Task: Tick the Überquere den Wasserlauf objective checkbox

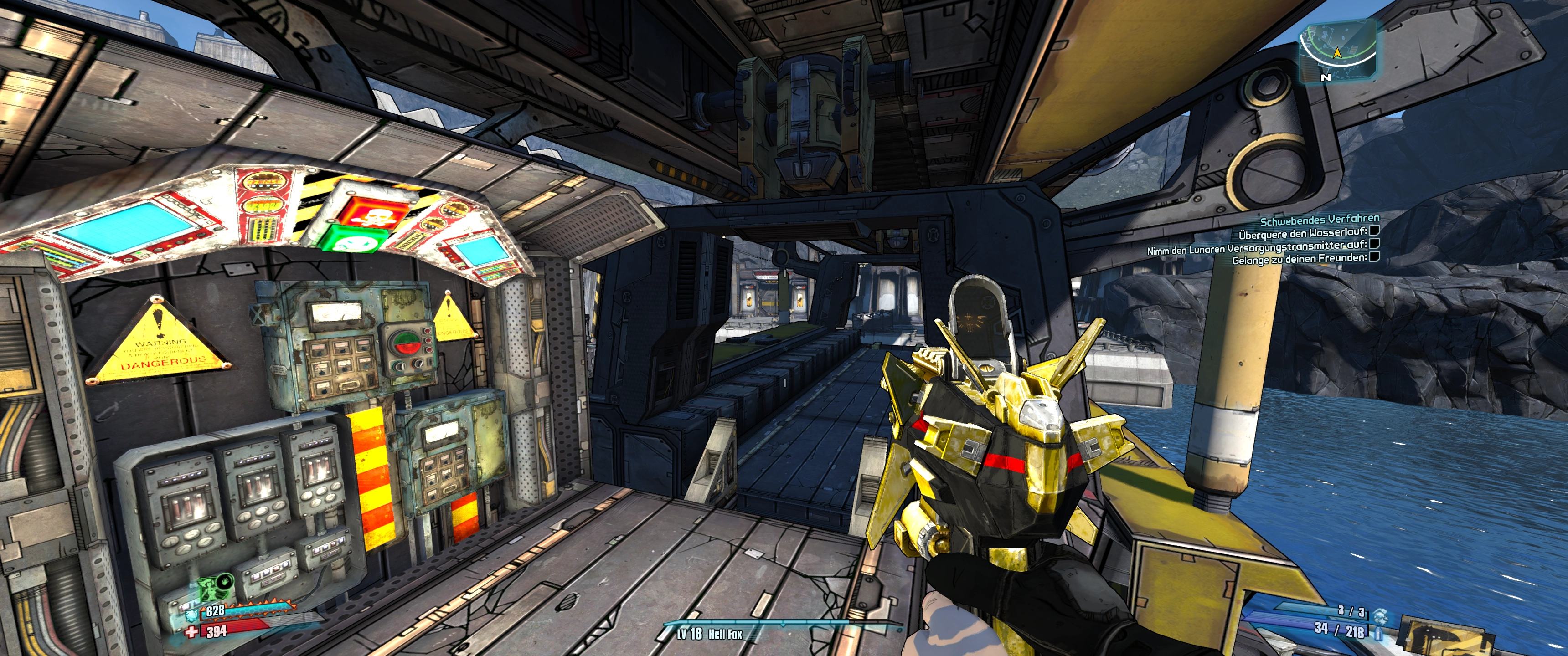Action: point(1373,231)
